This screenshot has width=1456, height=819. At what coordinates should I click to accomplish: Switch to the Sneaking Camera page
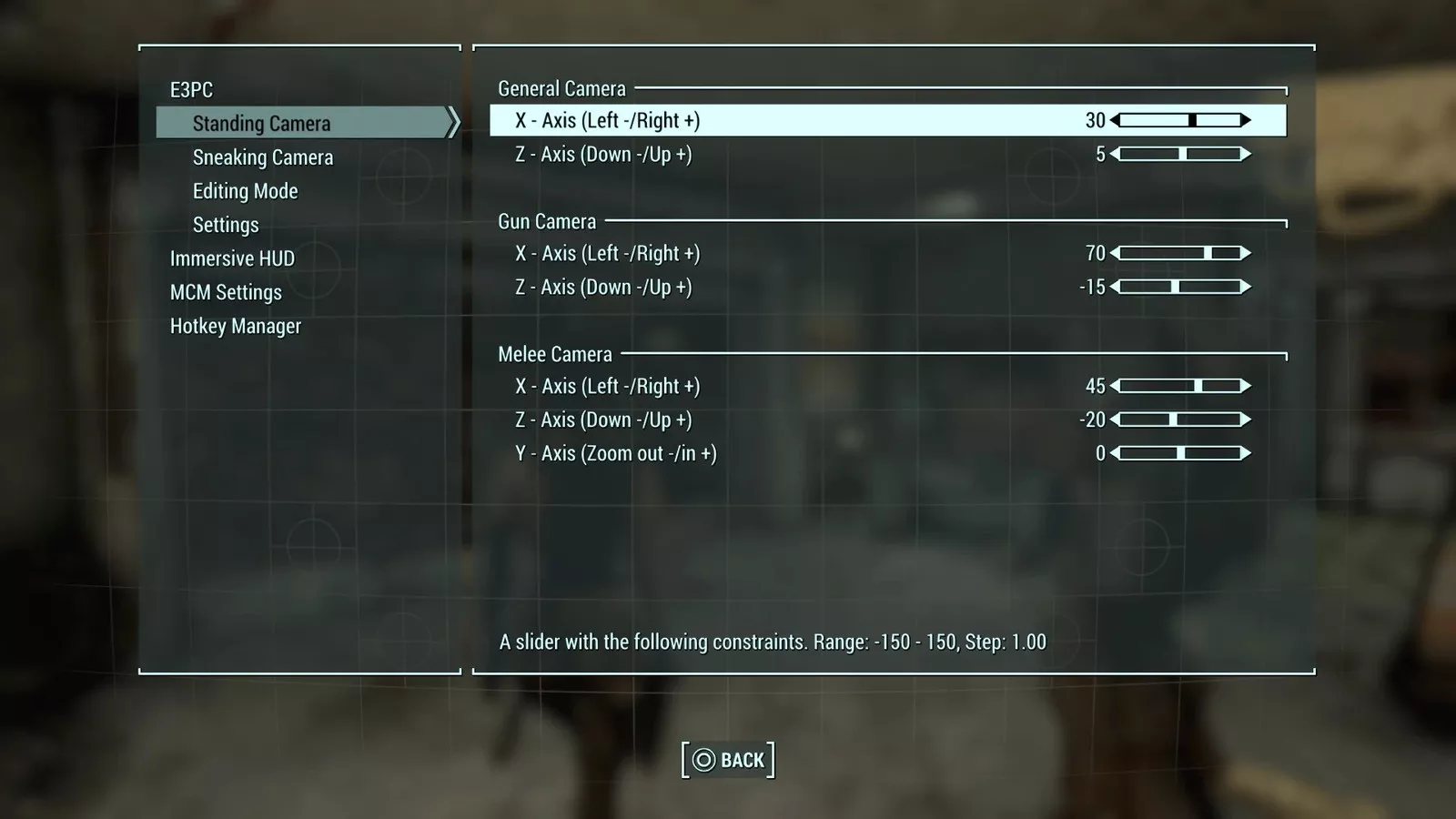(263, 157)
